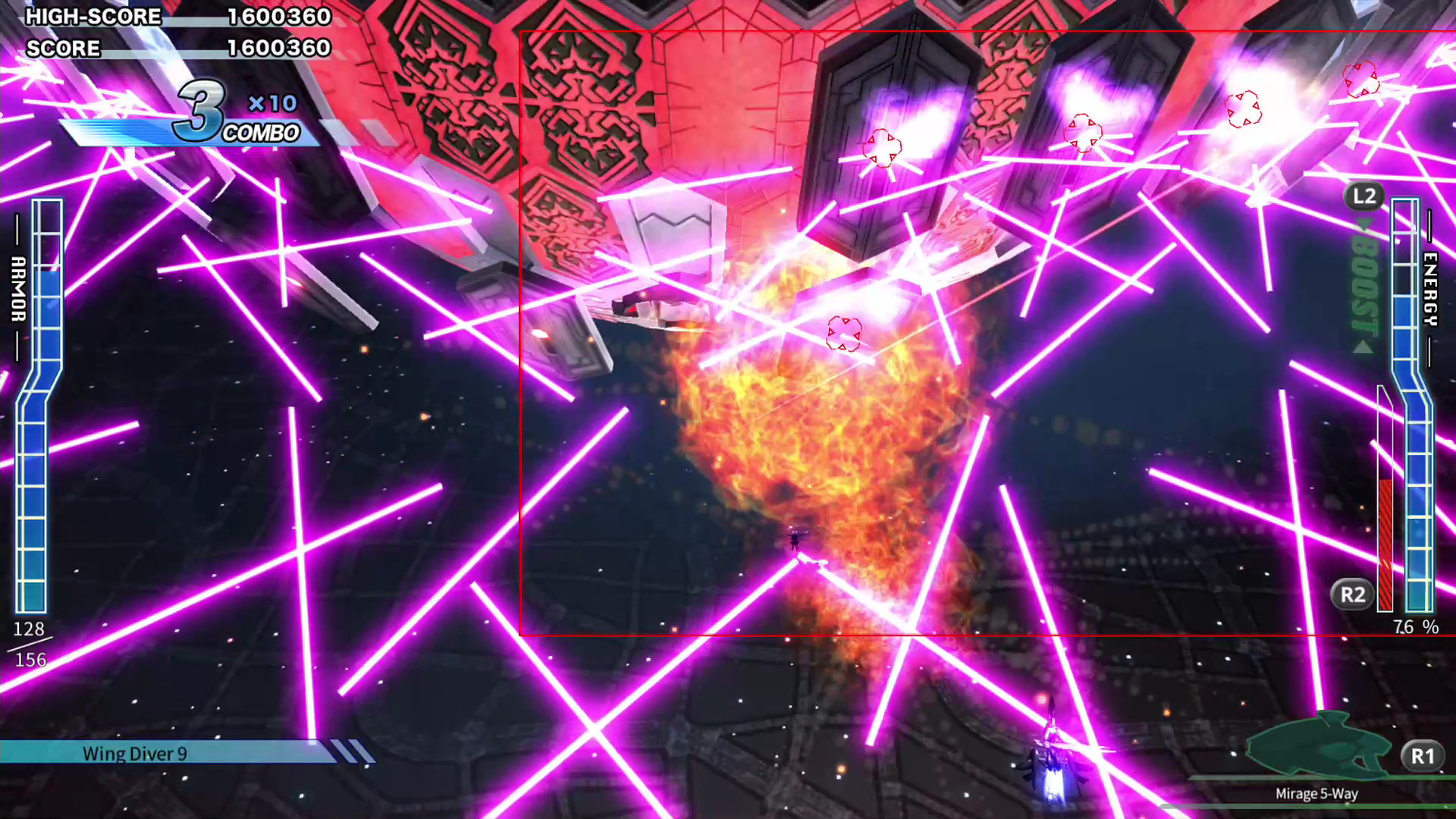This screenshot has width=1456, height=819.
Task: Click the lock-on reticle near the fireball
Action: coord(845,334)
